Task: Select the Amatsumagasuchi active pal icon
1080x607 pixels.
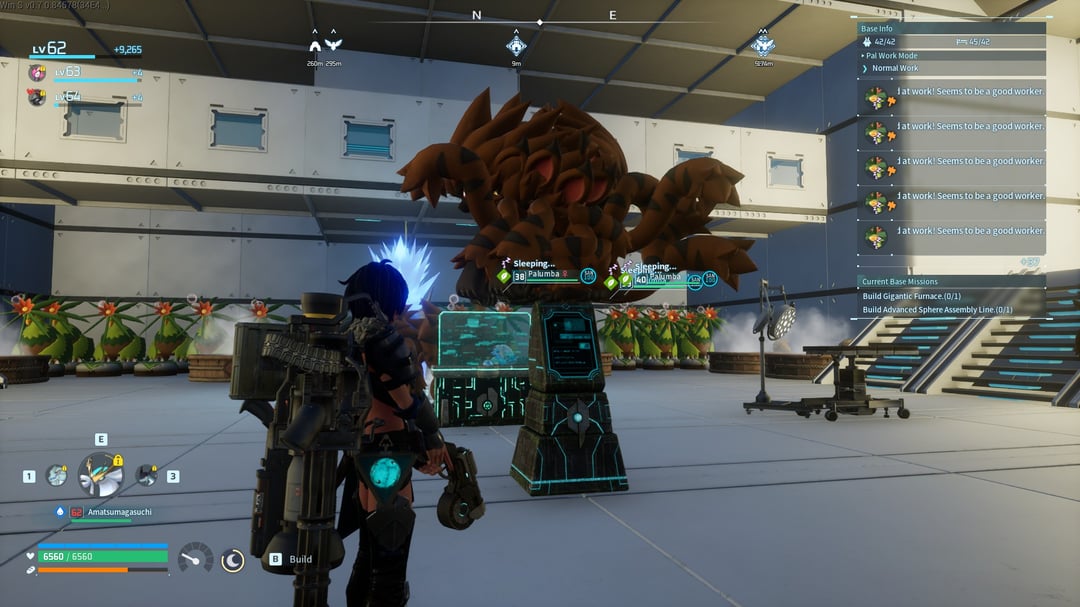Action: point(100,474)
